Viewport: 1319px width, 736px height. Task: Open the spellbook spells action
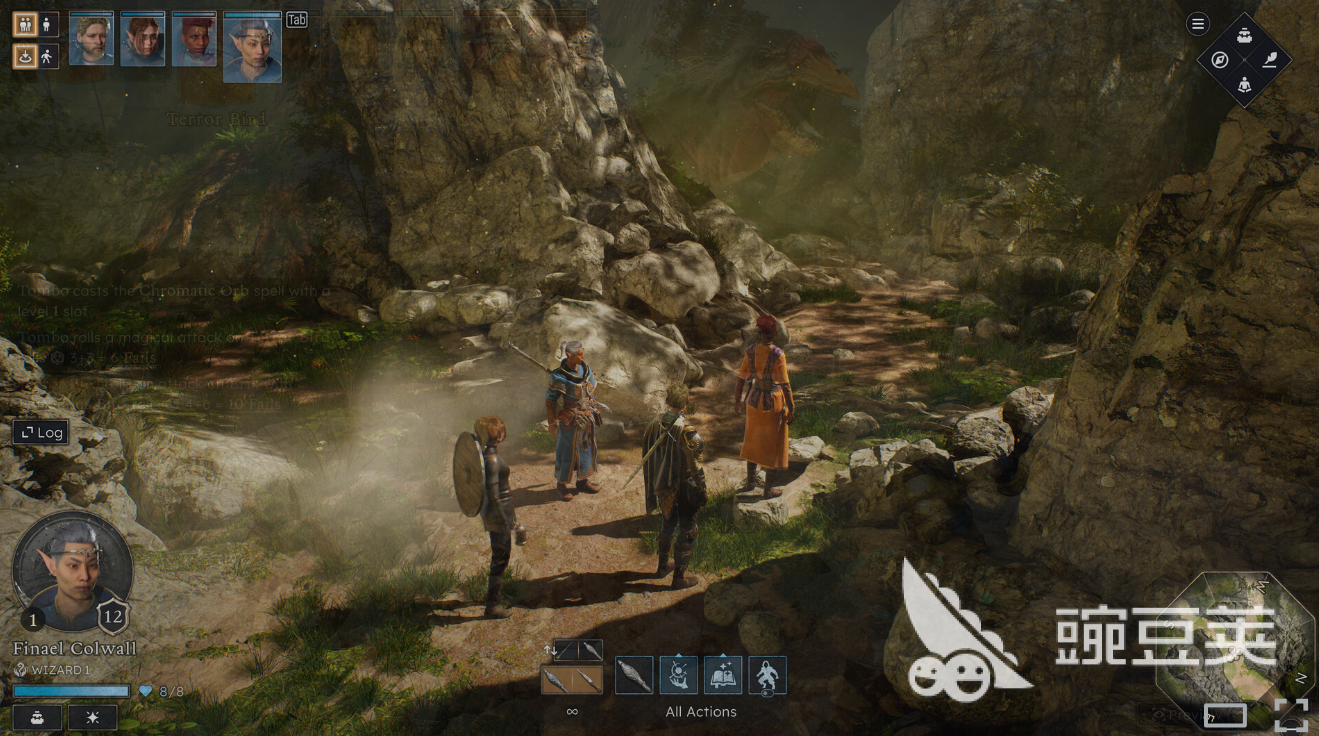[x=723, y=675]
